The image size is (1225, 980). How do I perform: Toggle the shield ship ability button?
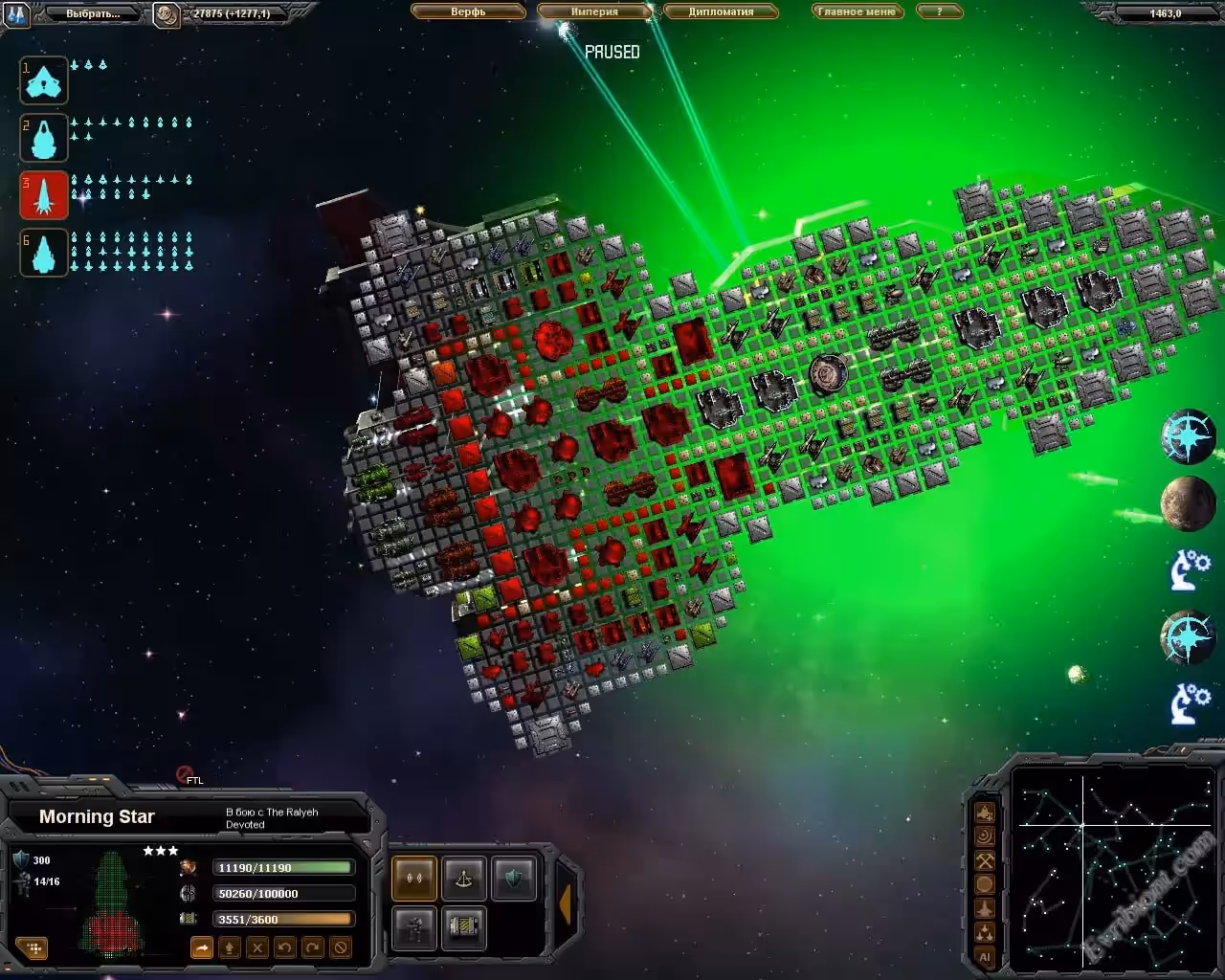(513, 879)
